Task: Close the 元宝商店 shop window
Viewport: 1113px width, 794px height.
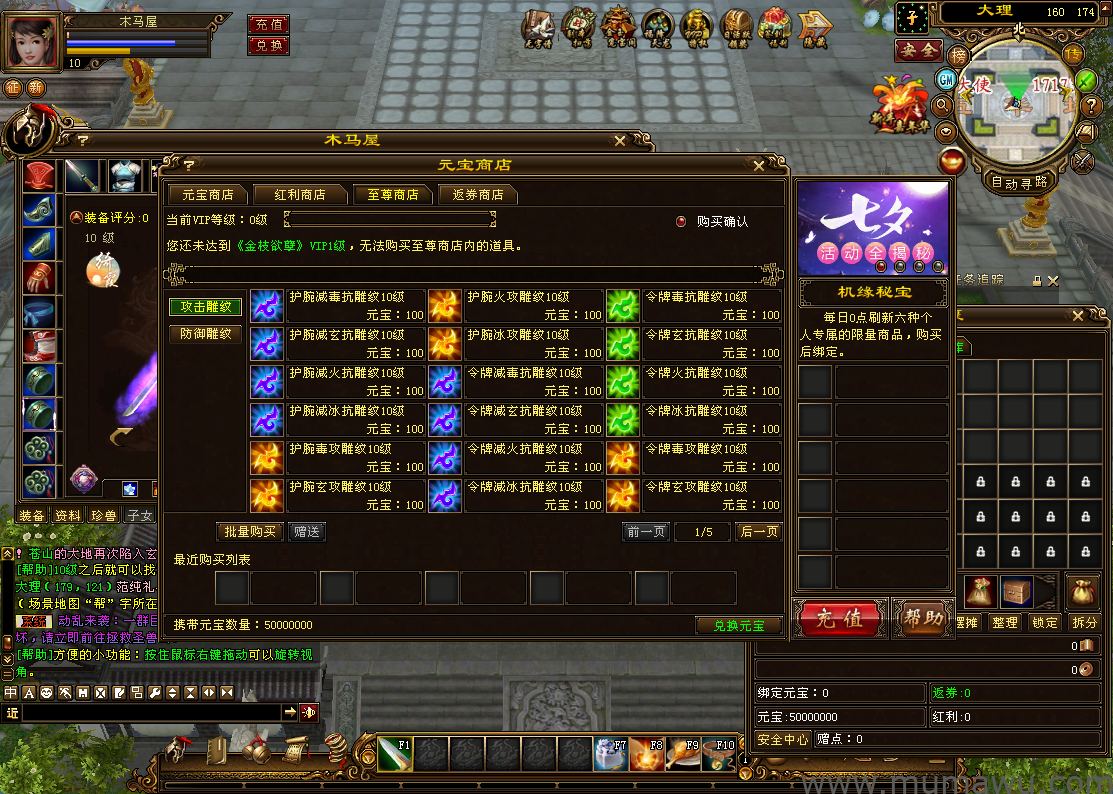Action: (x=759, y=165)
